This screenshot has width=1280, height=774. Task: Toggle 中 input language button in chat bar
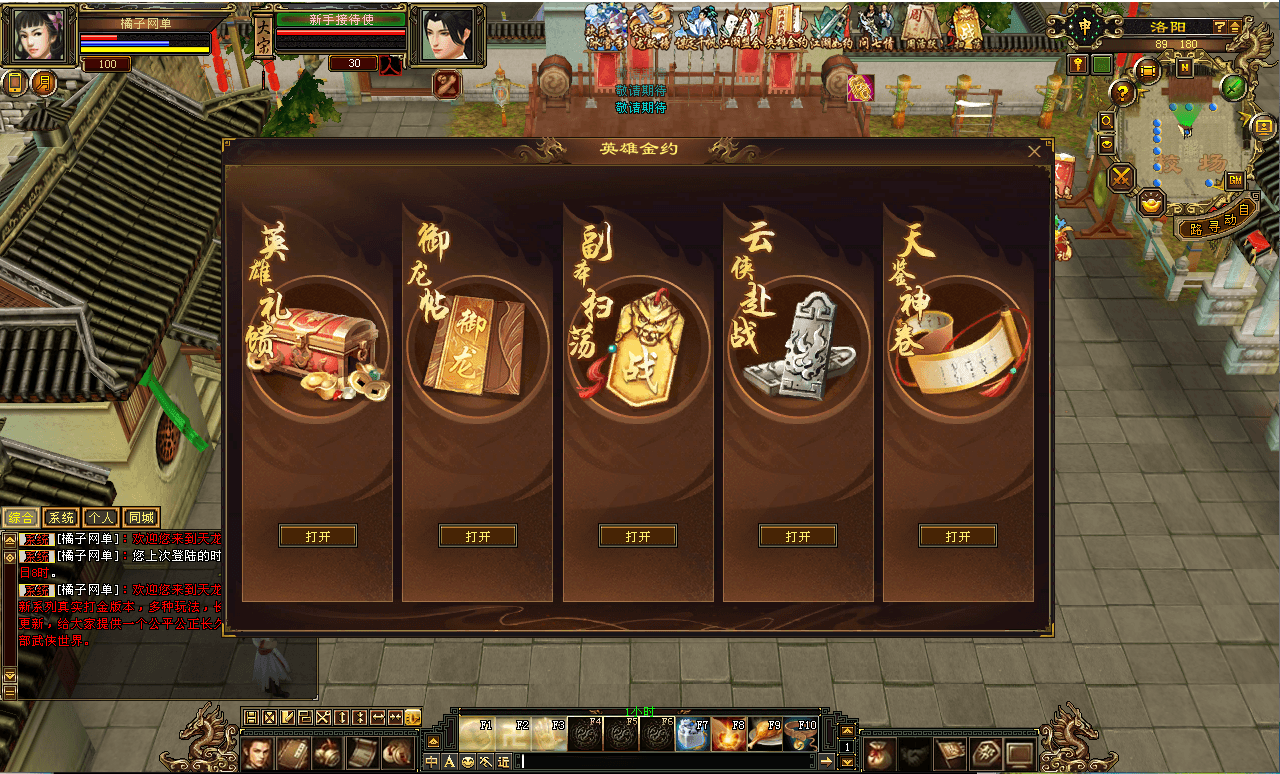[x=431, y=762]
